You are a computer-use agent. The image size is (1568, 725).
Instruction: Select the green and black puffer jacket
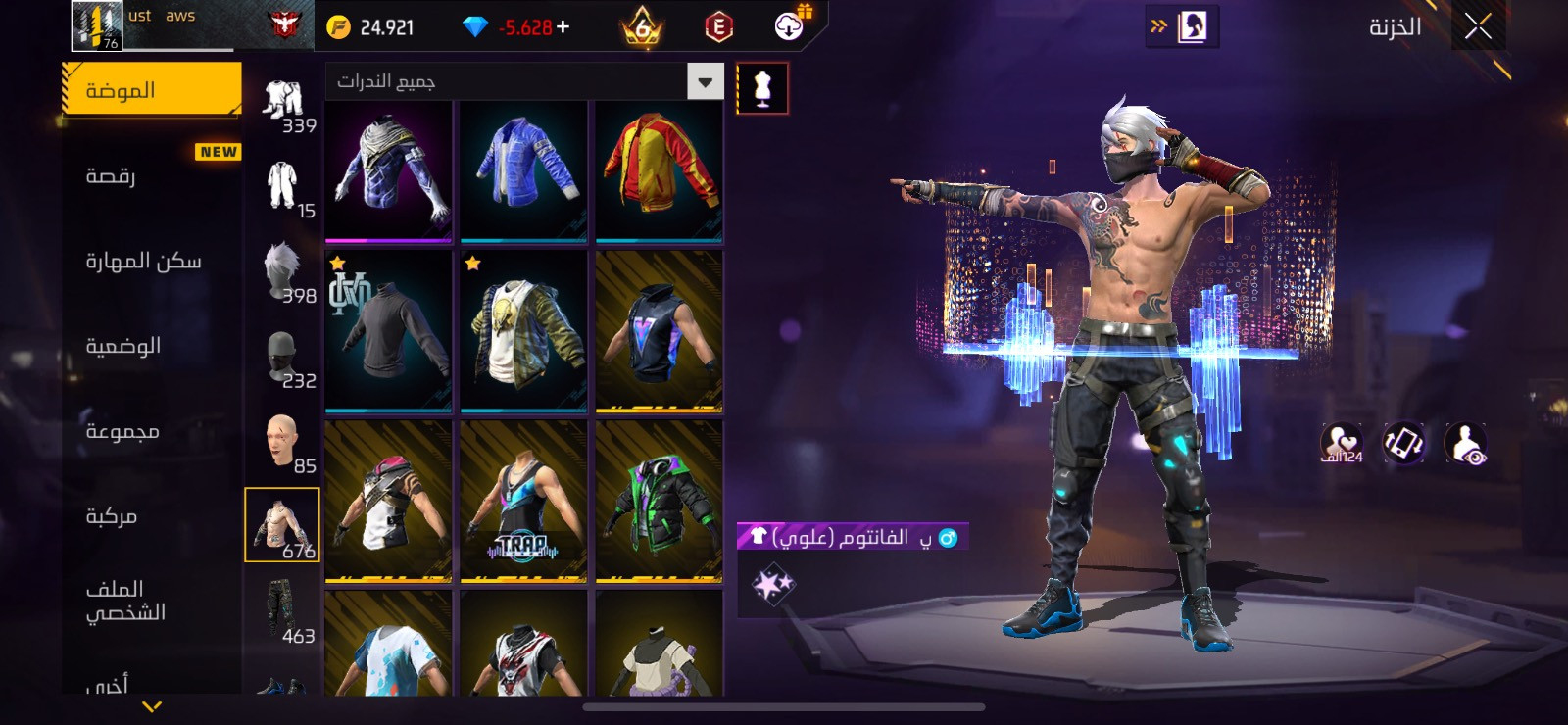659,501
